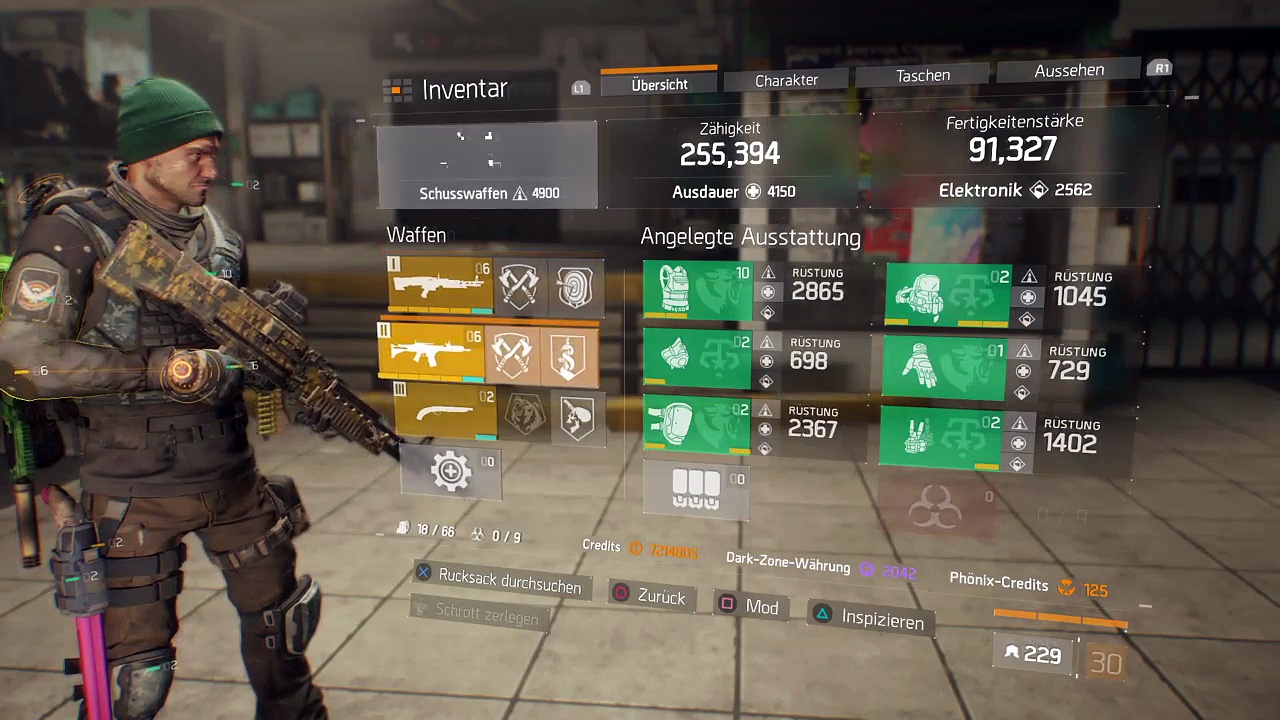Screen dimensions: 1280x720
Task: Go back with Zurück
Action: click(x=650, y=596)
